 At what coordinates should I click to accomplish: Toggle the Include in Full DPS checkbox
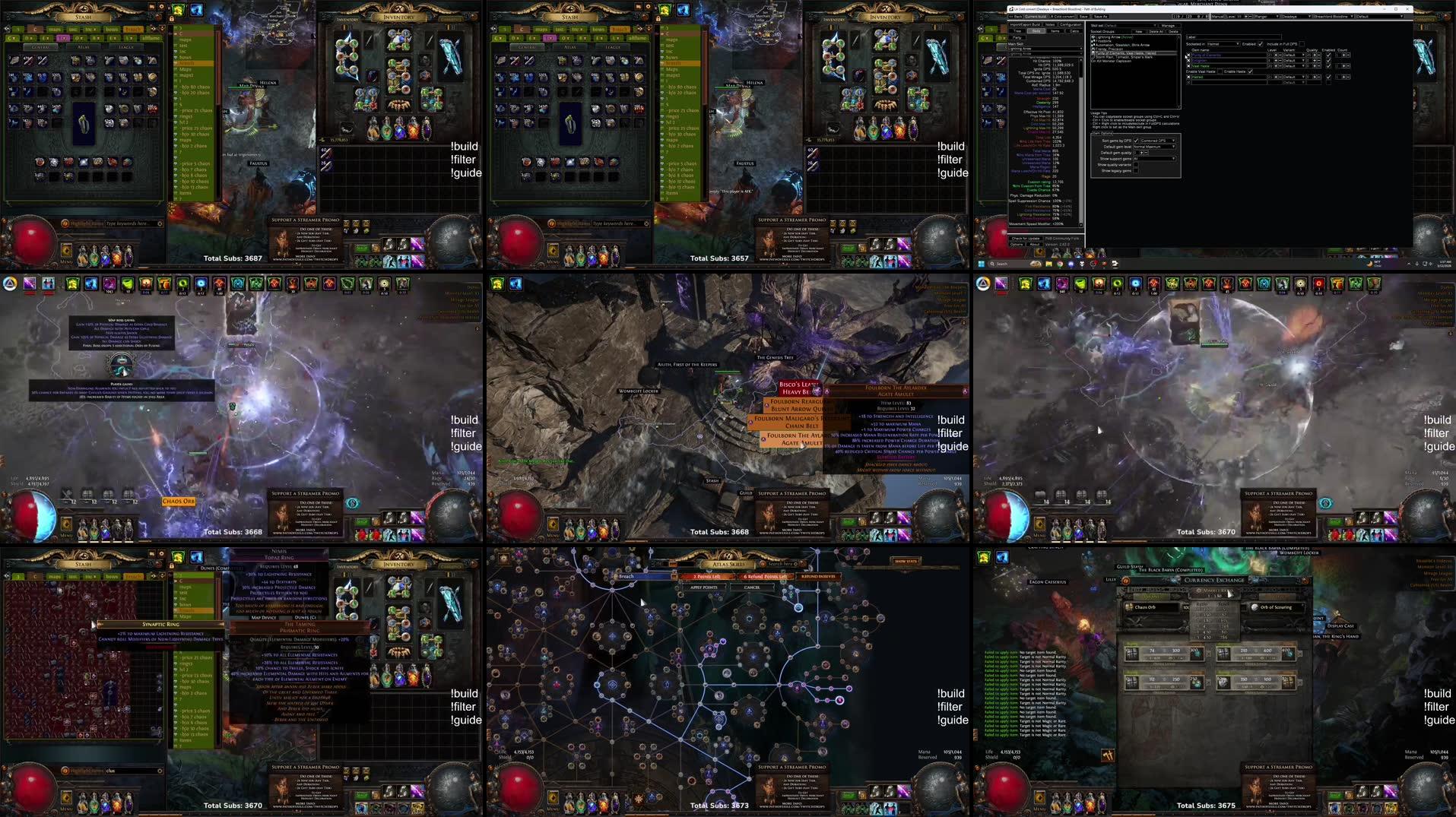click(1301, 43)
